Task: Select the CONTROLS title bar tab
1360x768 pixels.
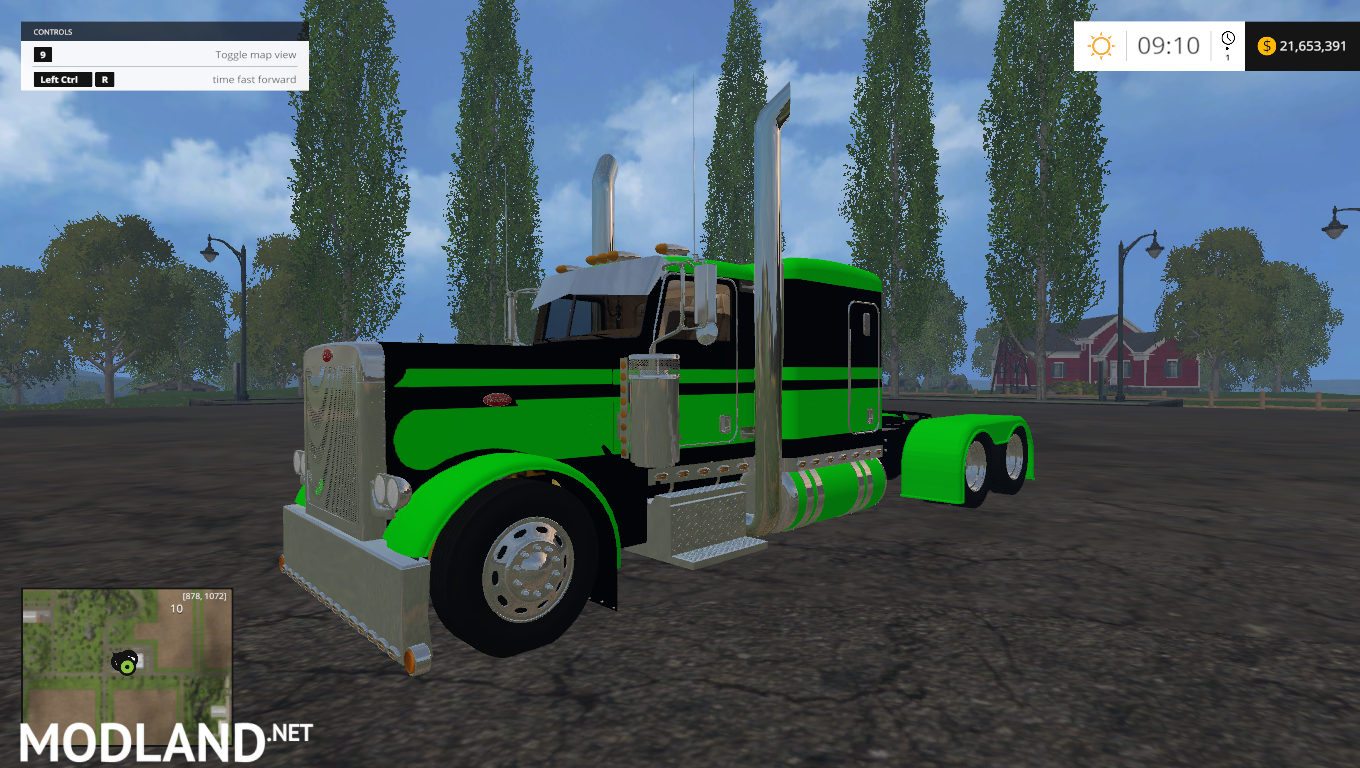Action: pos(52,31)
